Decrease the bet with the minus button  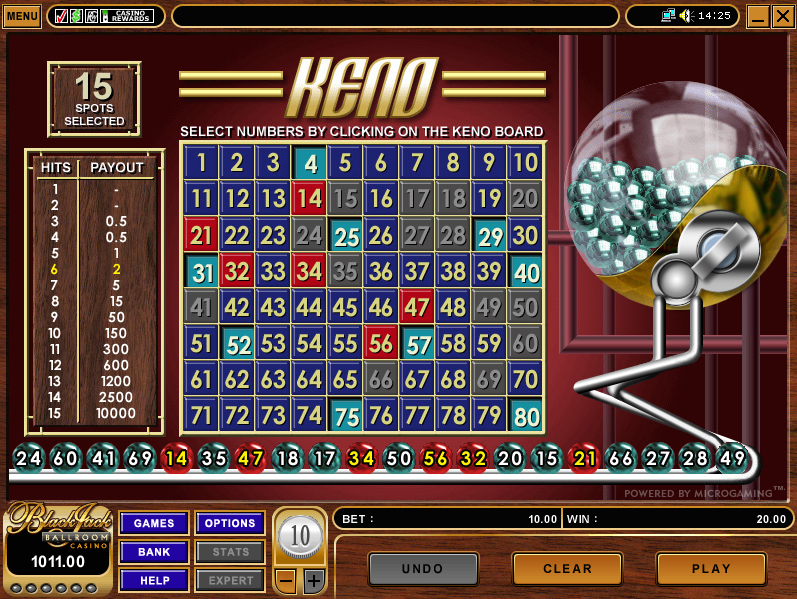(285, 581)
